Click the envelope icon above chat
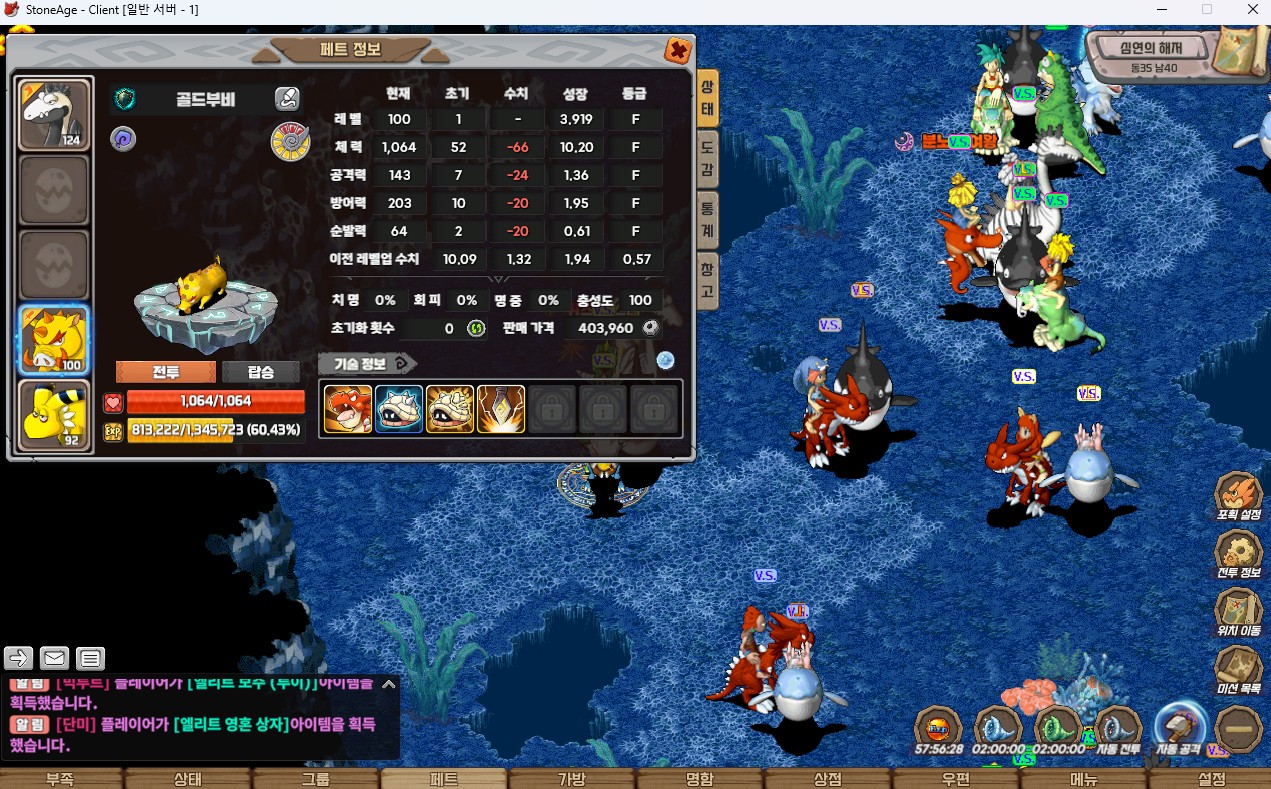Viewport: 1271px width, 789px height. click(54, 658)
